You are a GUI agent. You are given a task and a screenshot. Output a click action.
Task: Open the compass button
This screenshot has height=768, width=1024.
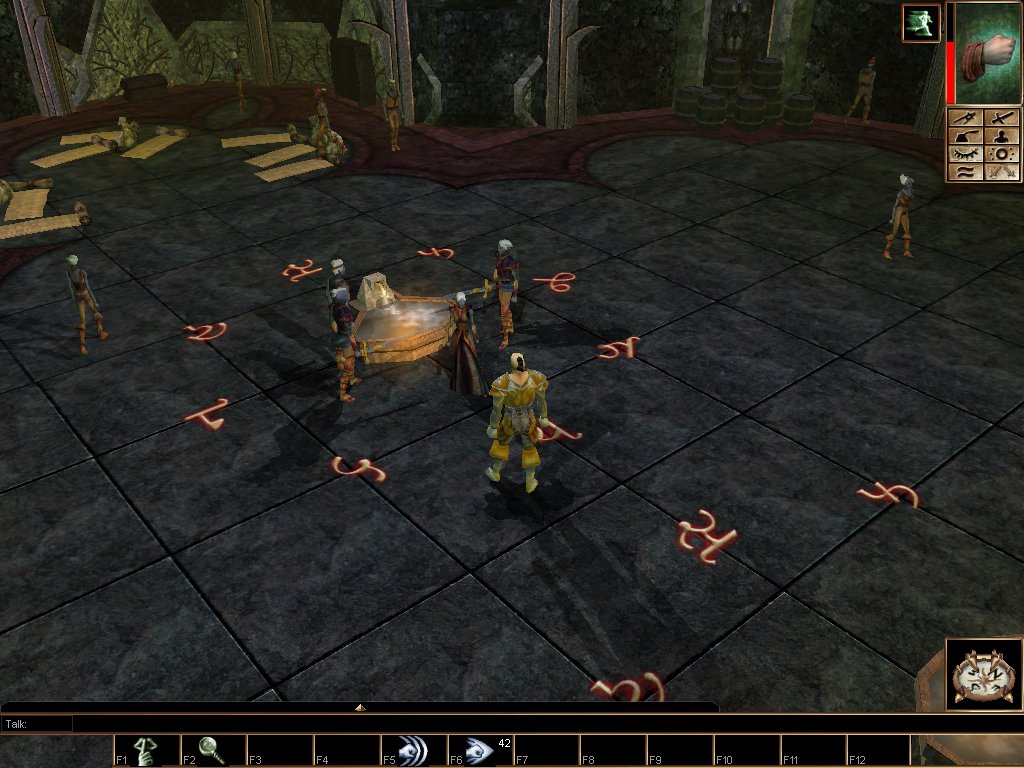973,674
